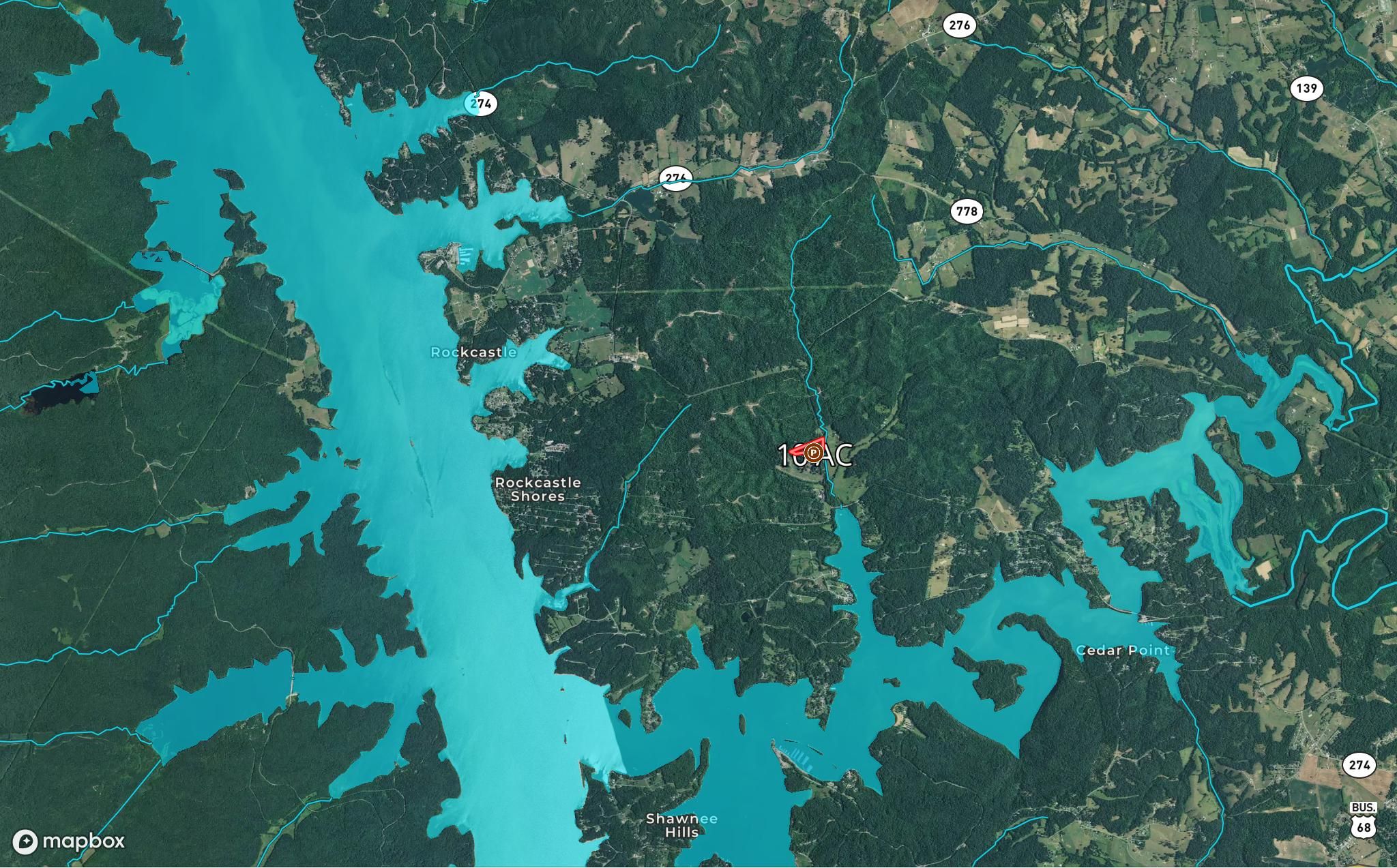Click the 139 route shield top right
This screenshot has height=868, width=1397.
click(1306, 87)
